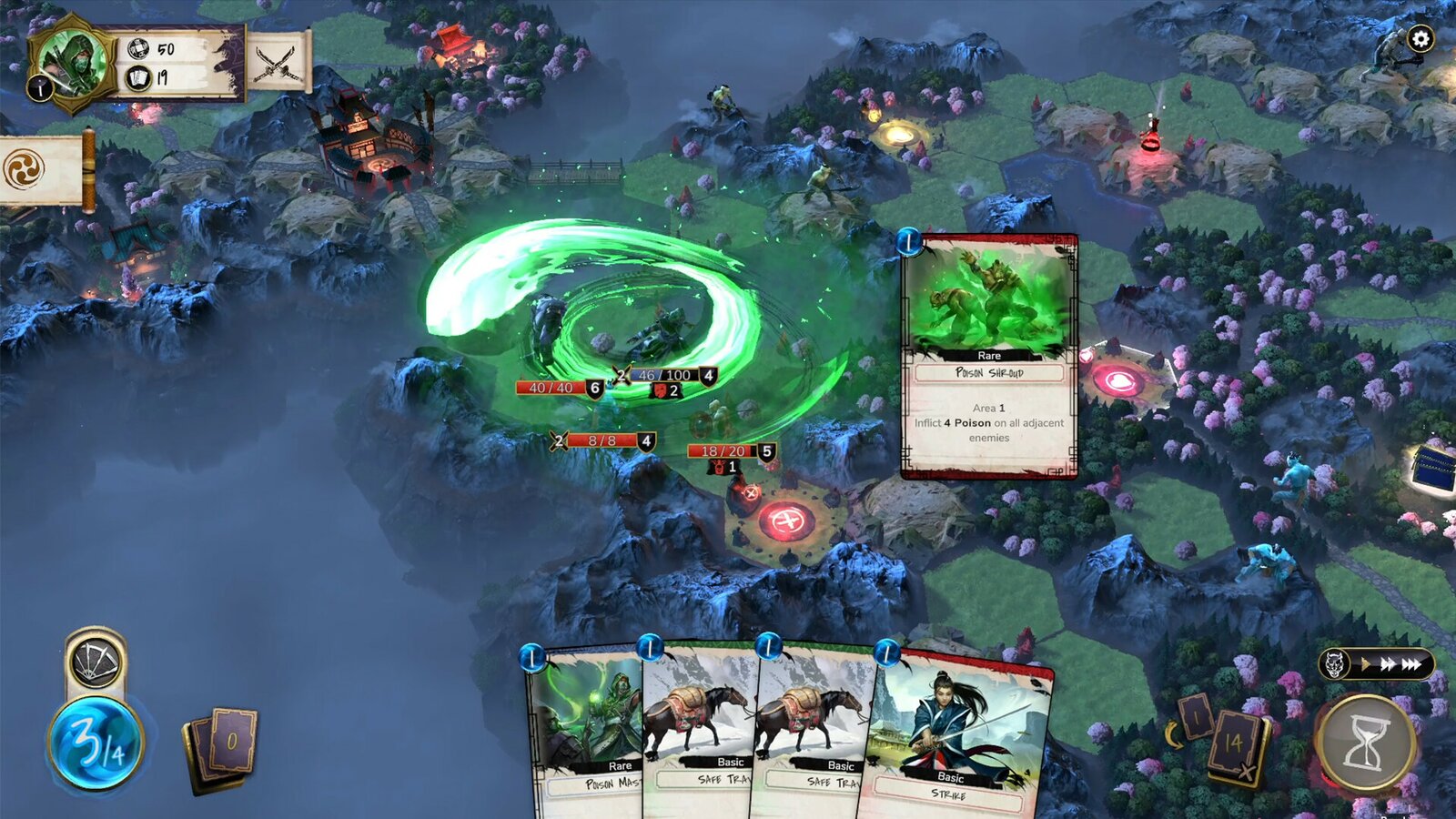
Task: Open the compass movement indicator
Action: pyautogui.click(x=94, y=662)
